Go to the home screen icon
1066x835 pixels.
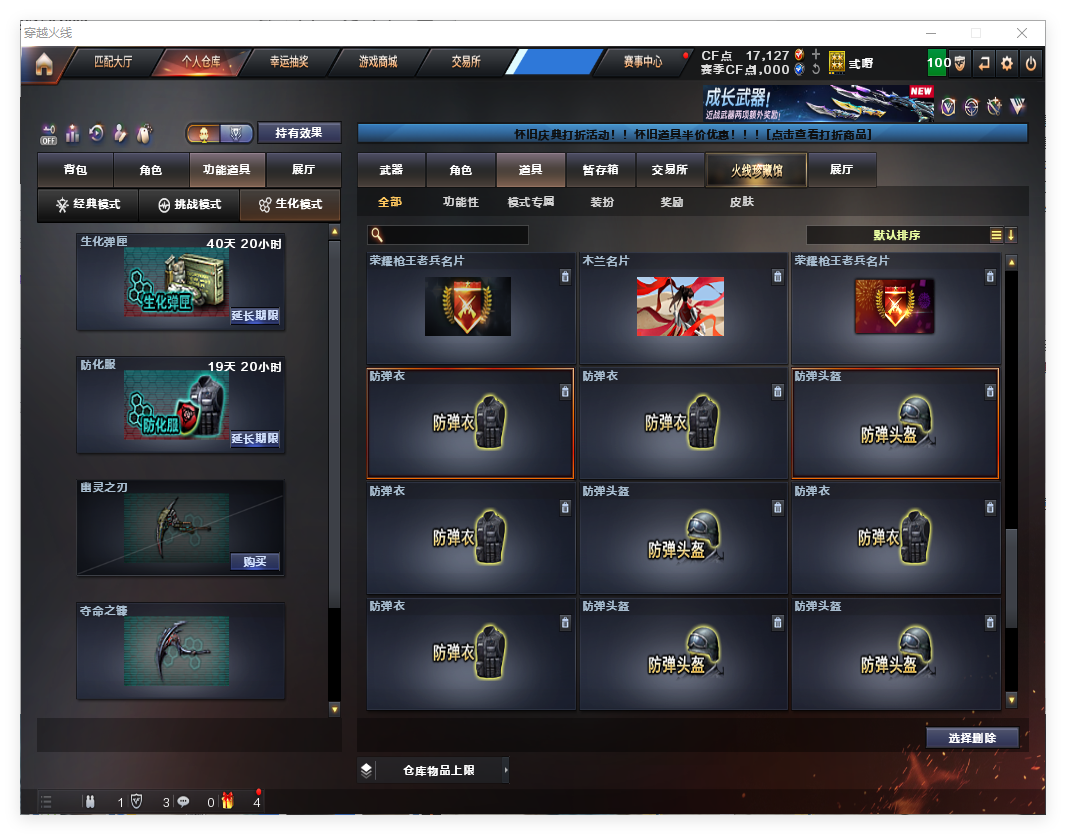tap(43, 64)
